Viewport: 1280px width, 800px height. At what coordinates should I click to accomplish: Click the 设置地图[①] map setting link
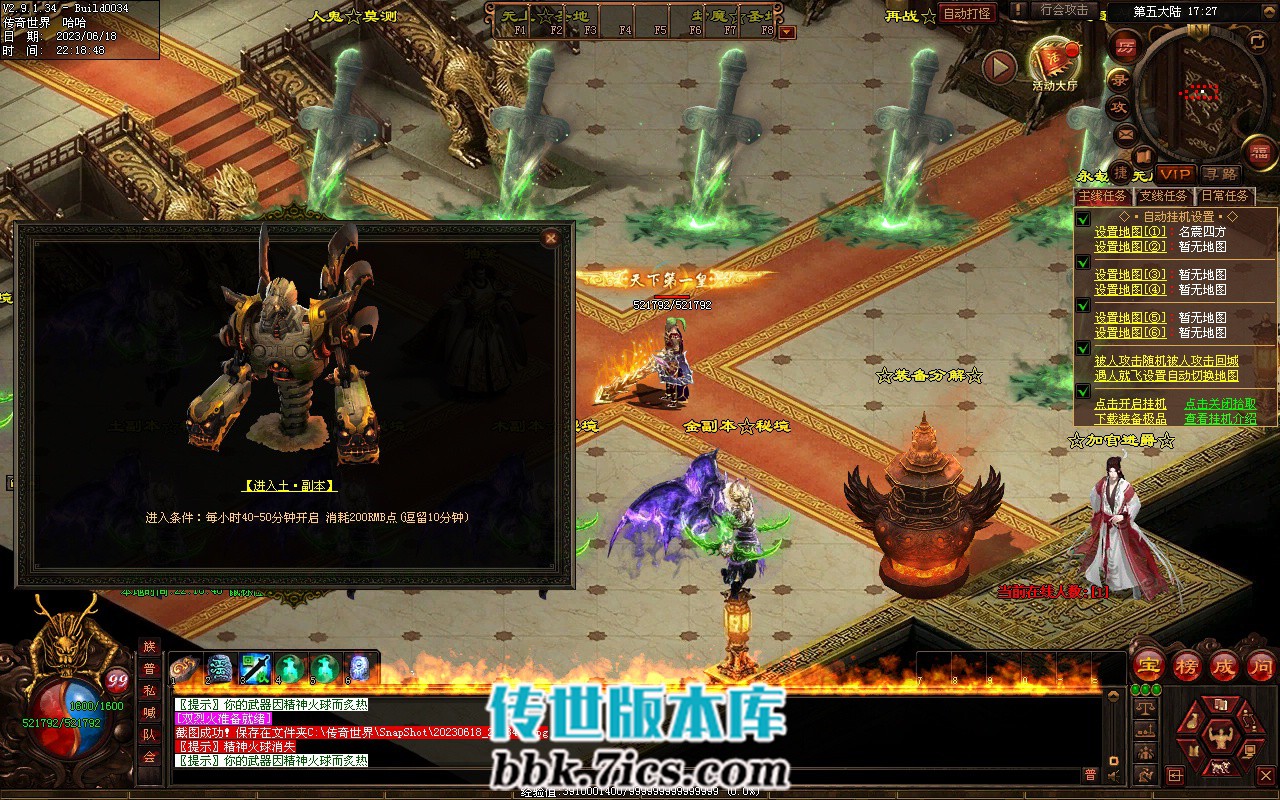[x=1130, y=231]
